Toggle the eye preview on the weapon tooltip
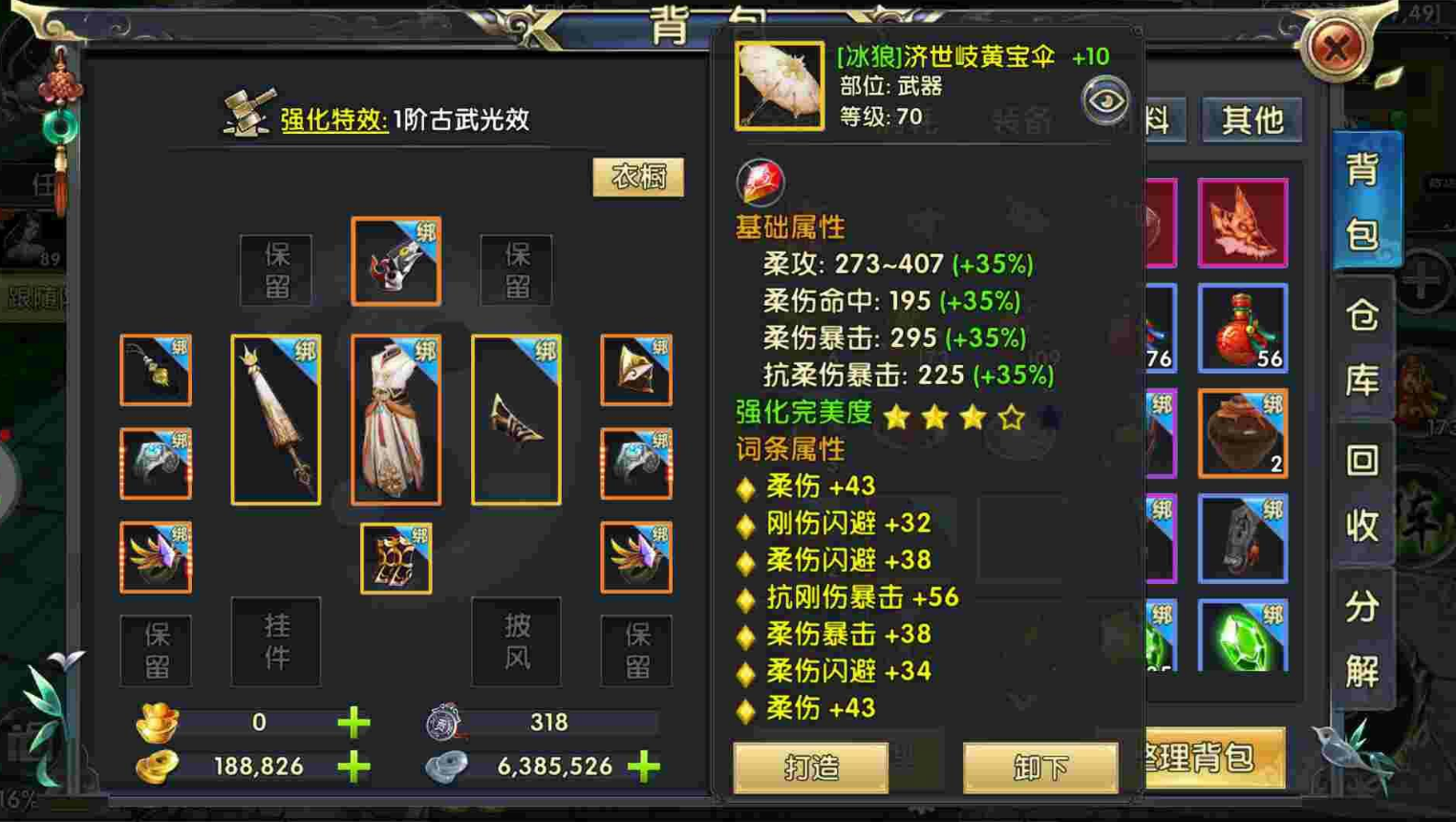The width and height of the screenshot is (1456, 822). point(1105,99)
